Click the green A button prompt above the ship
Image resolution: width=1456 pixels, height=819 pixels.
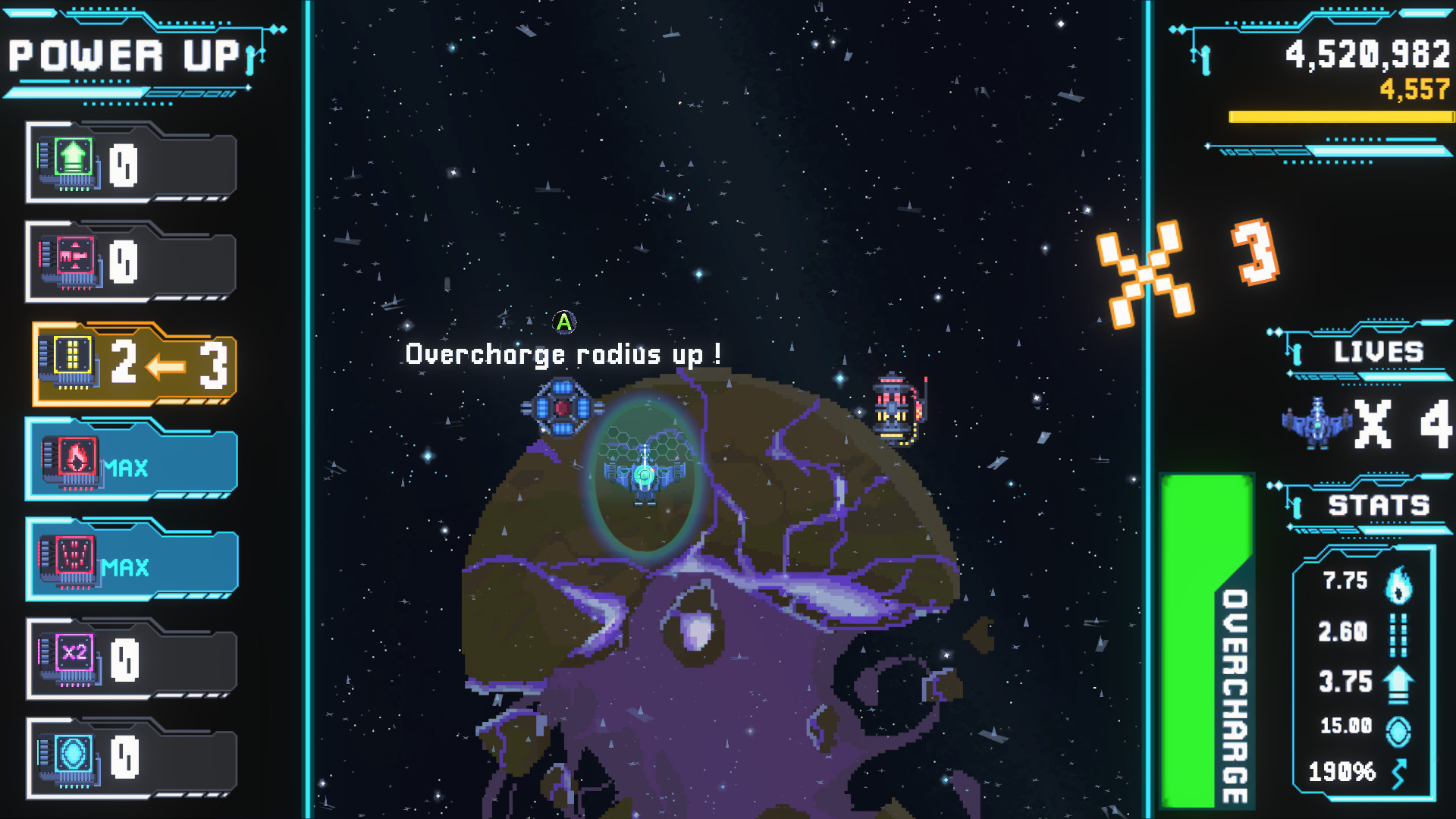click(x=564, y=322)
